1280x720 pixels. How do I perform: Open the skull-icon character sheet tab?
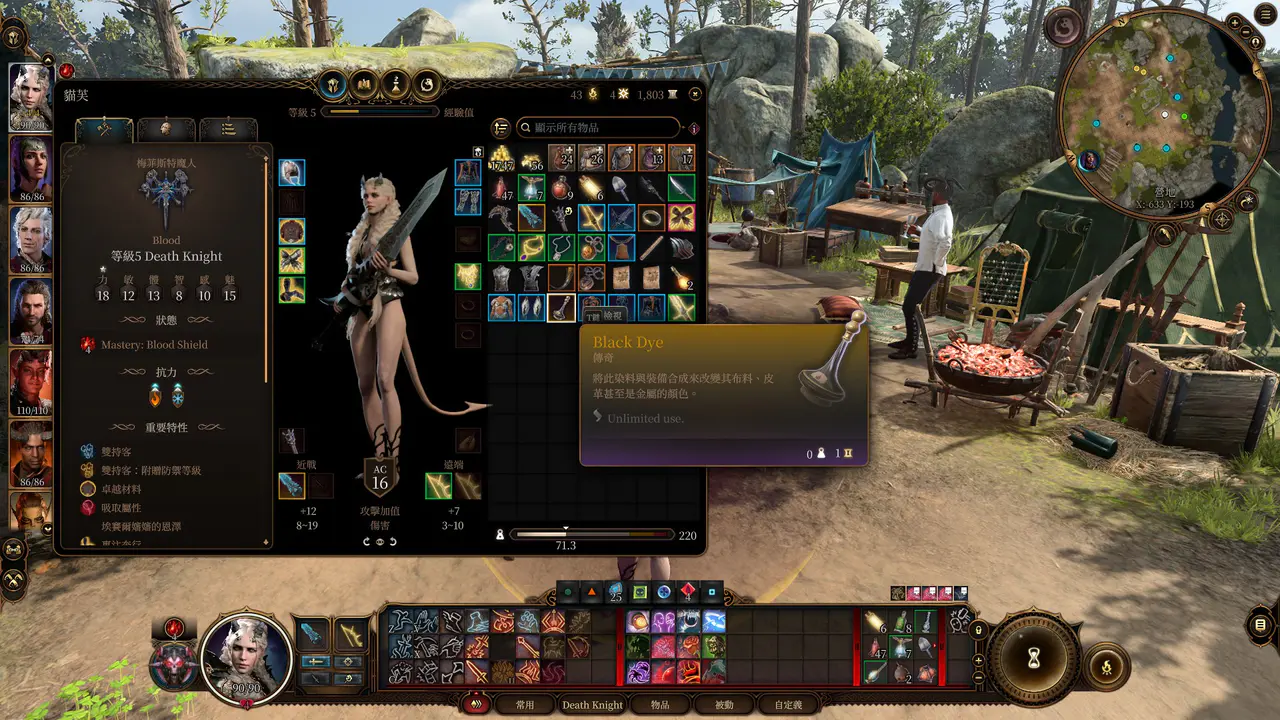pyautogui.click(x=166, y=130)
